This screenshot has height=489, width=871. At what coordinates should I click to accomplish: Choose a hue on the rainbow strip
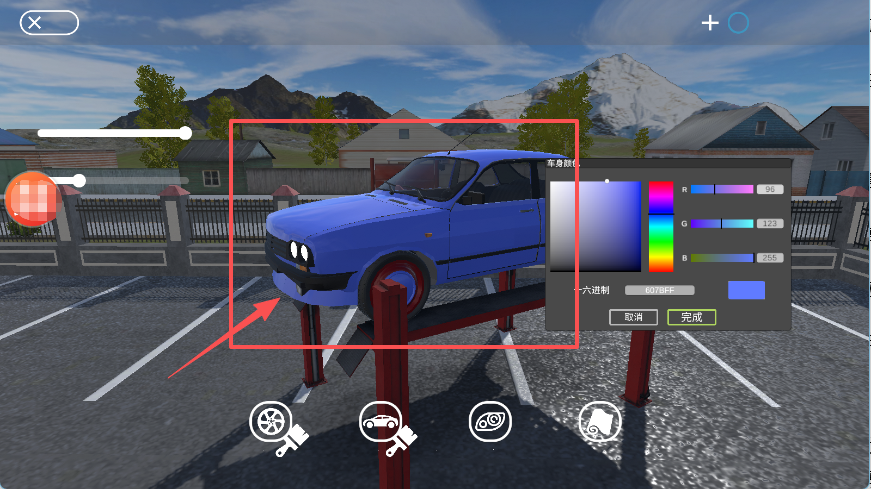(661, 226)
